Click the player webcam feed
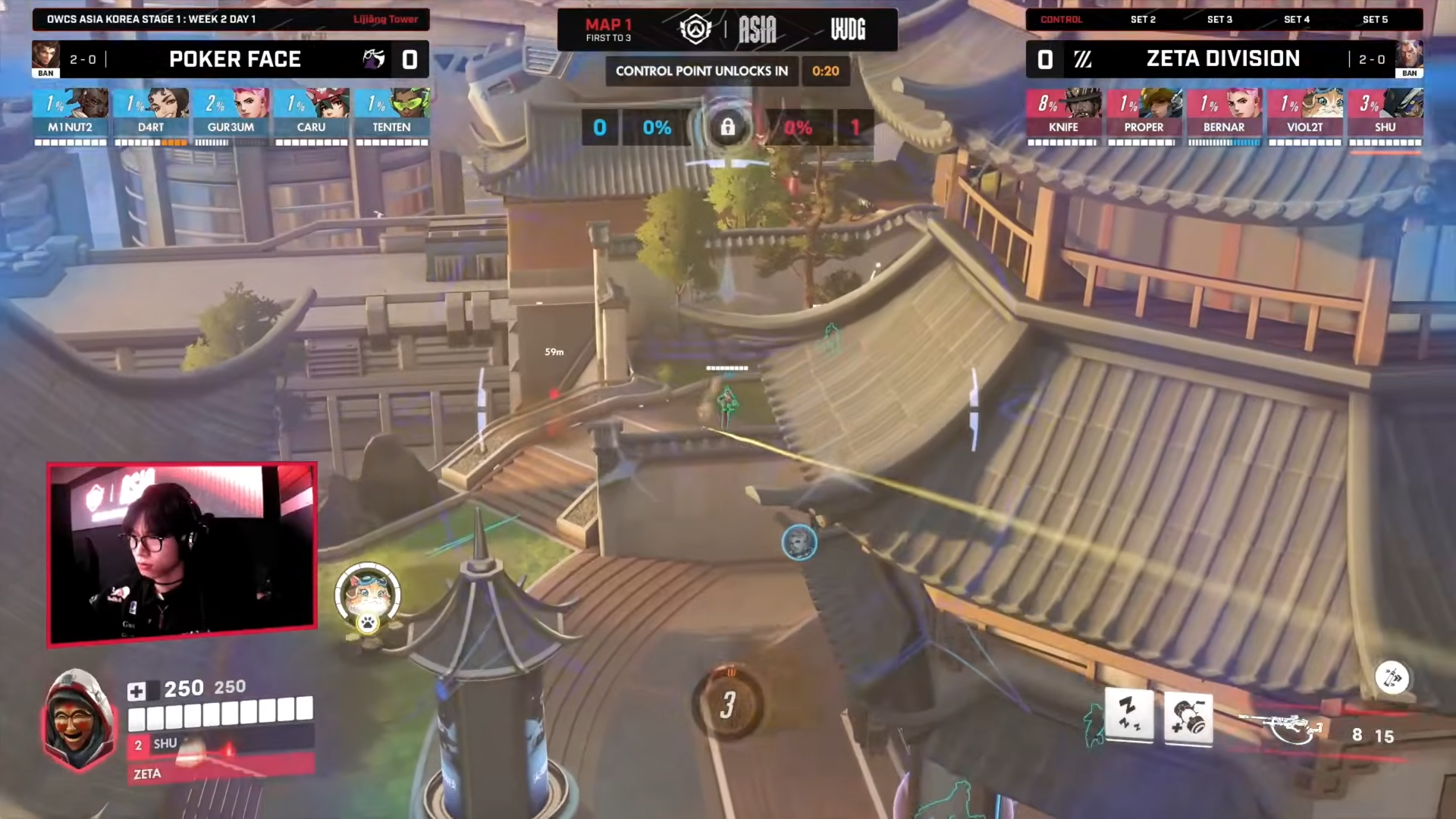 [x=182, y=554]
